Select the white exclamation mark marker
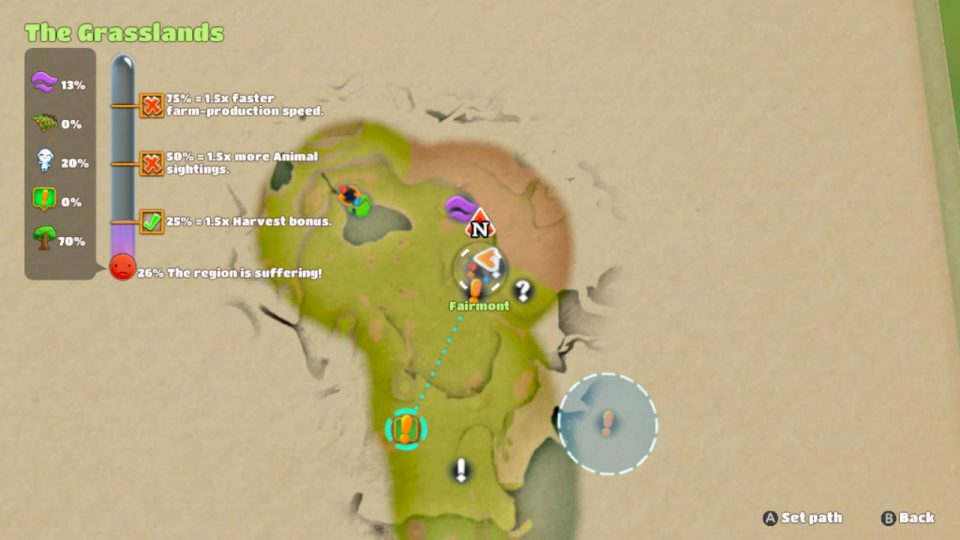 [x=461, y=470]
